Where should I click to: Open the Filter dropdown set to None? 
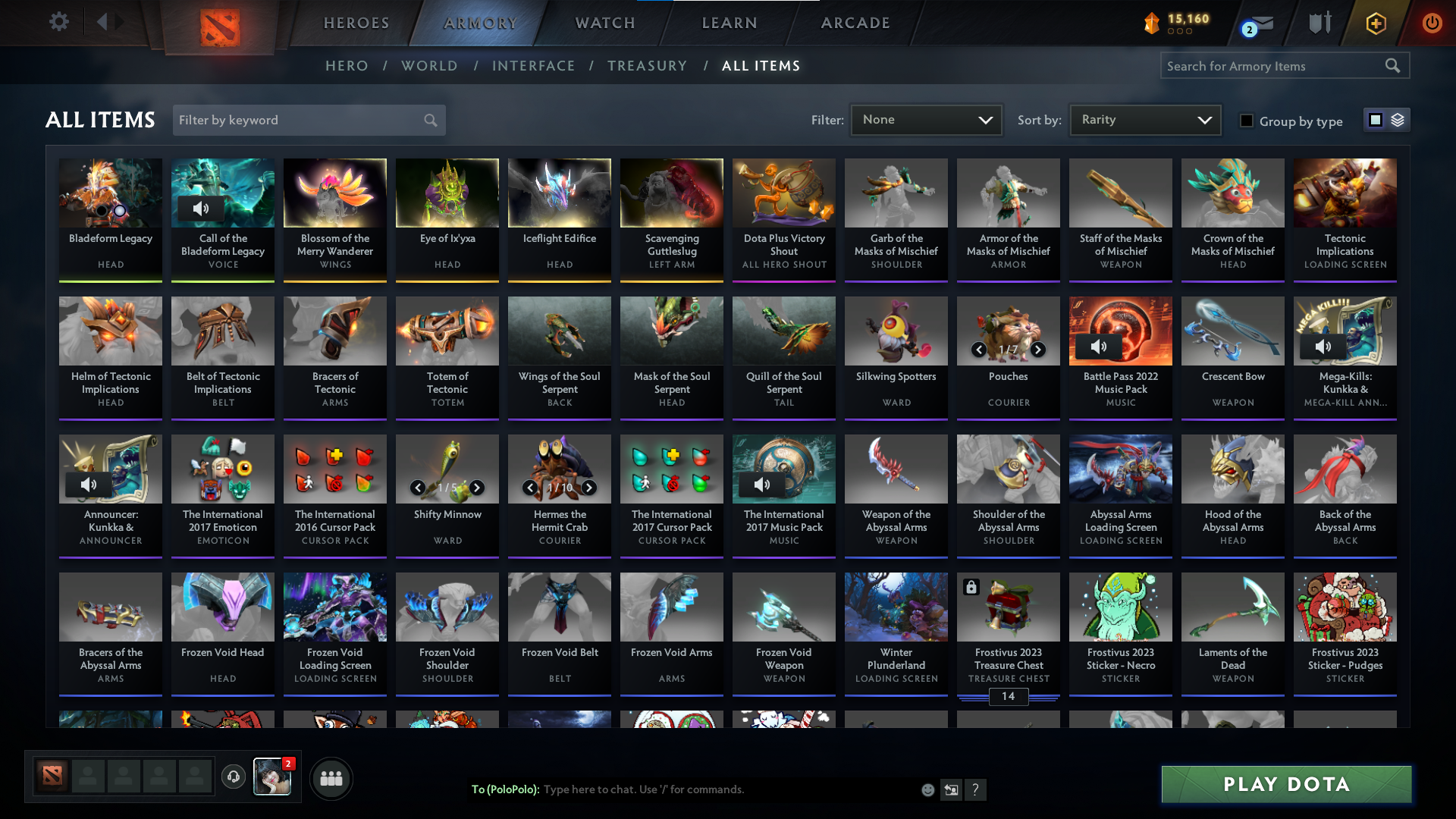(926, 119)
